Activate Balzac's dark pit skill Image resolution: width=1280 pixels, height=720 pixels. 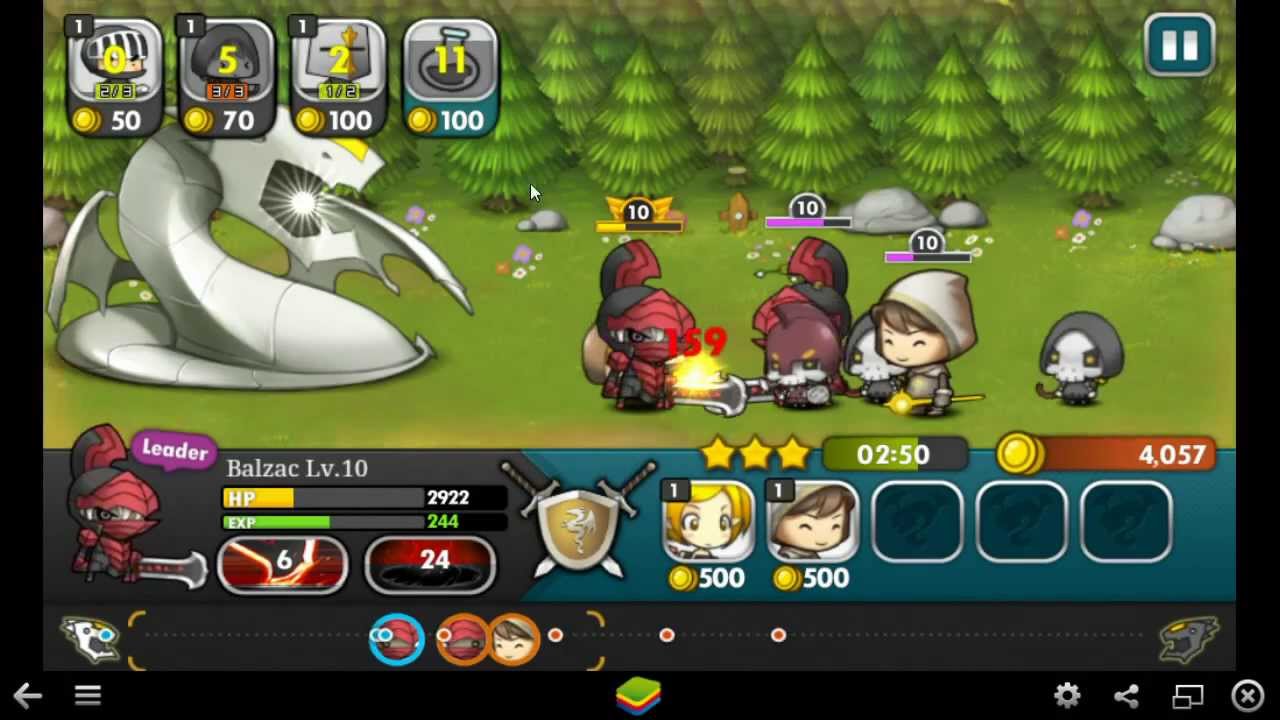tap(430, 563)
